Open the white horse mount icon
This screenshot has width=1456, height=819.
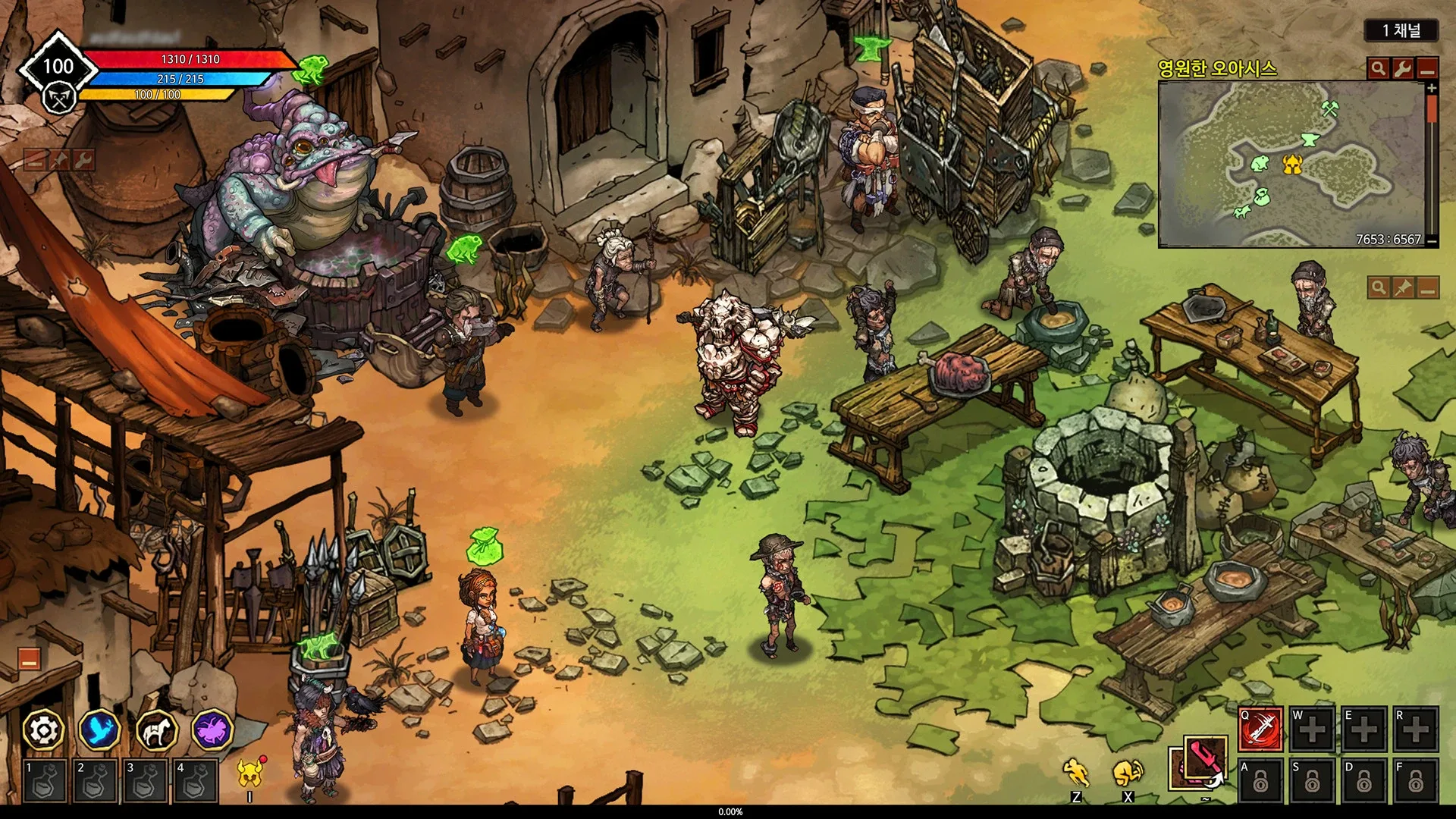click(x=156, y=730)
